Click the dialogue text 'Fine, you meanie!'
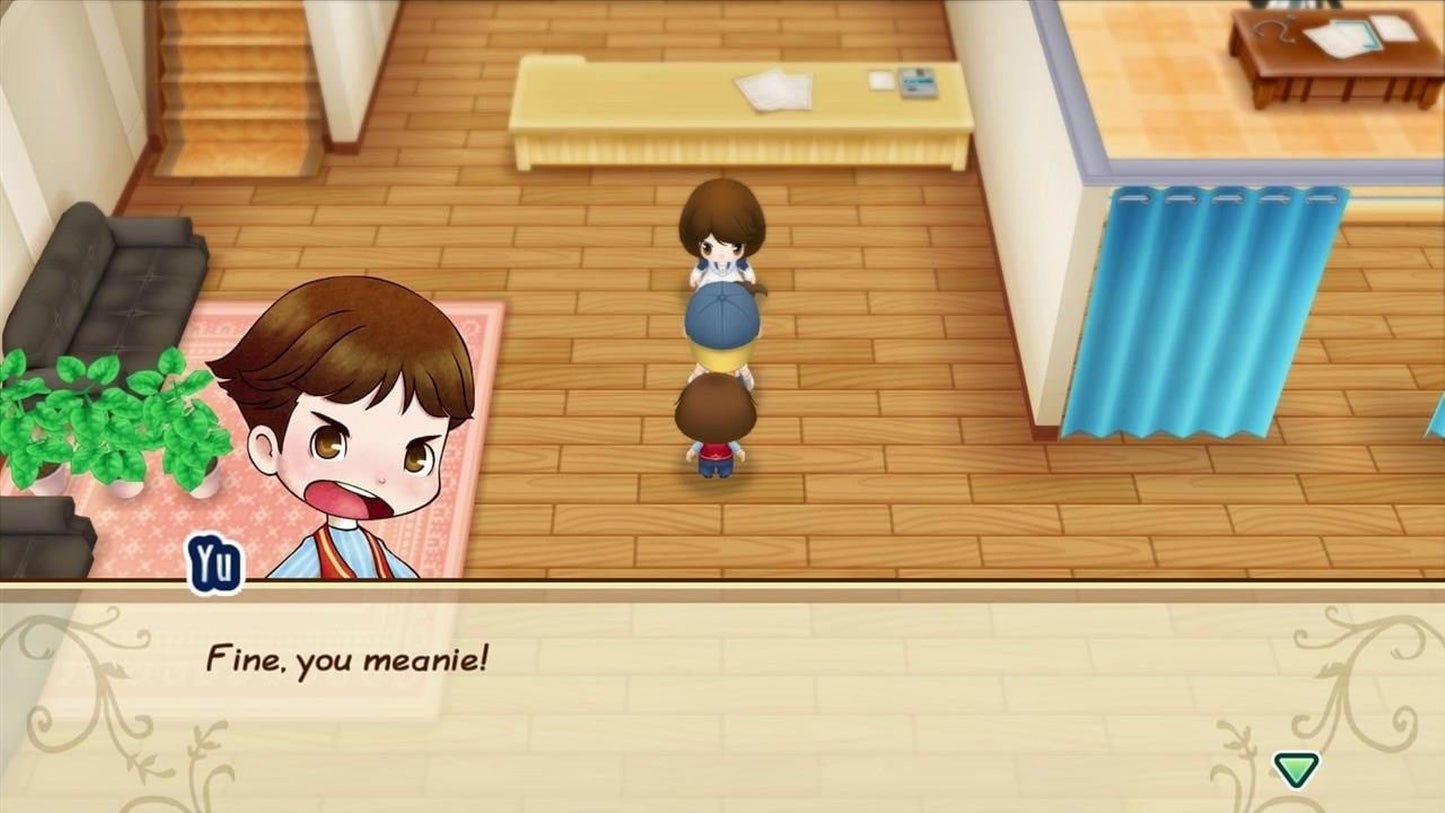The image size is (1445, 813). [347, 660]
